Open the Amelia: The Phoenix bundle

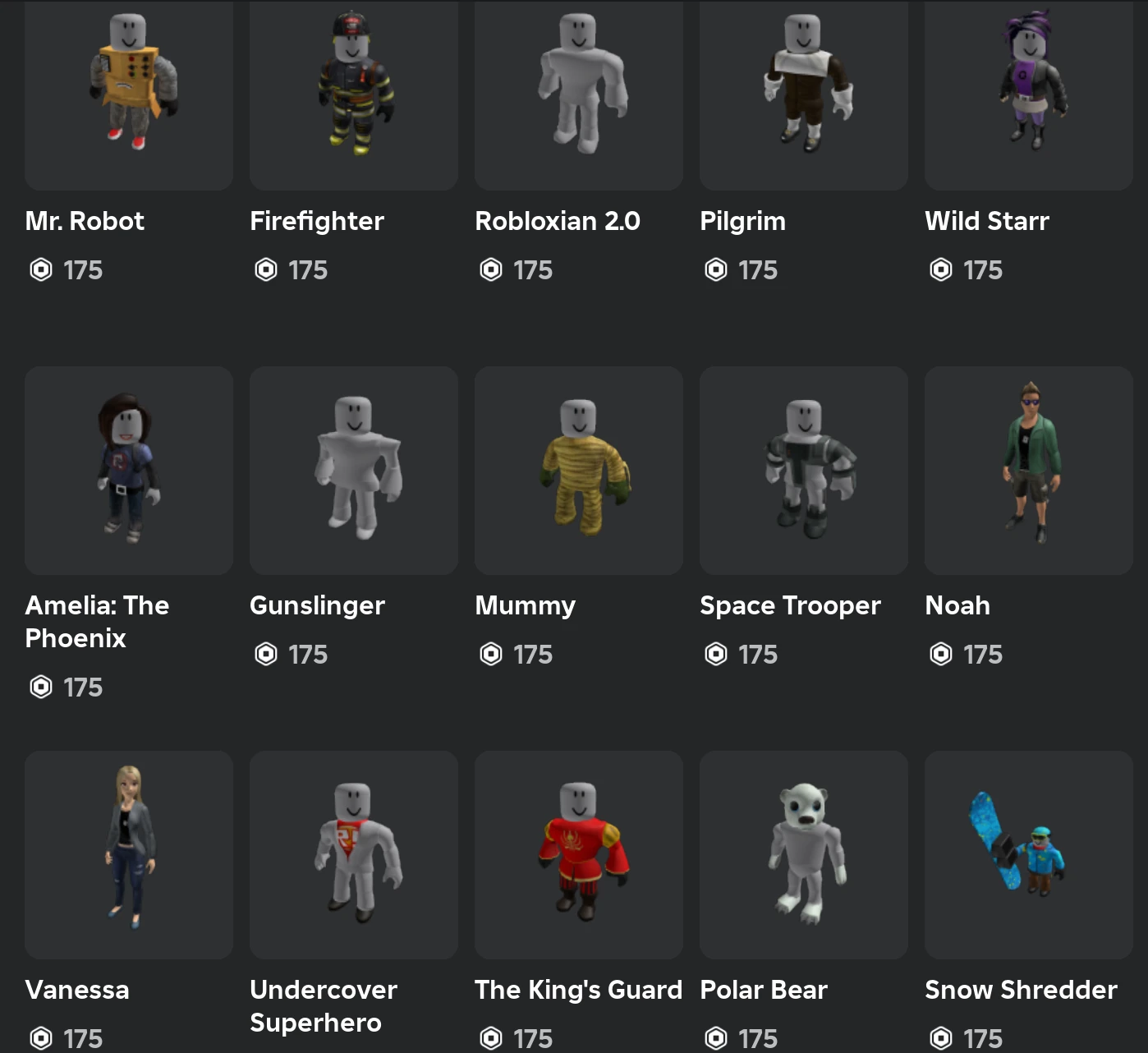coord(96,621)
